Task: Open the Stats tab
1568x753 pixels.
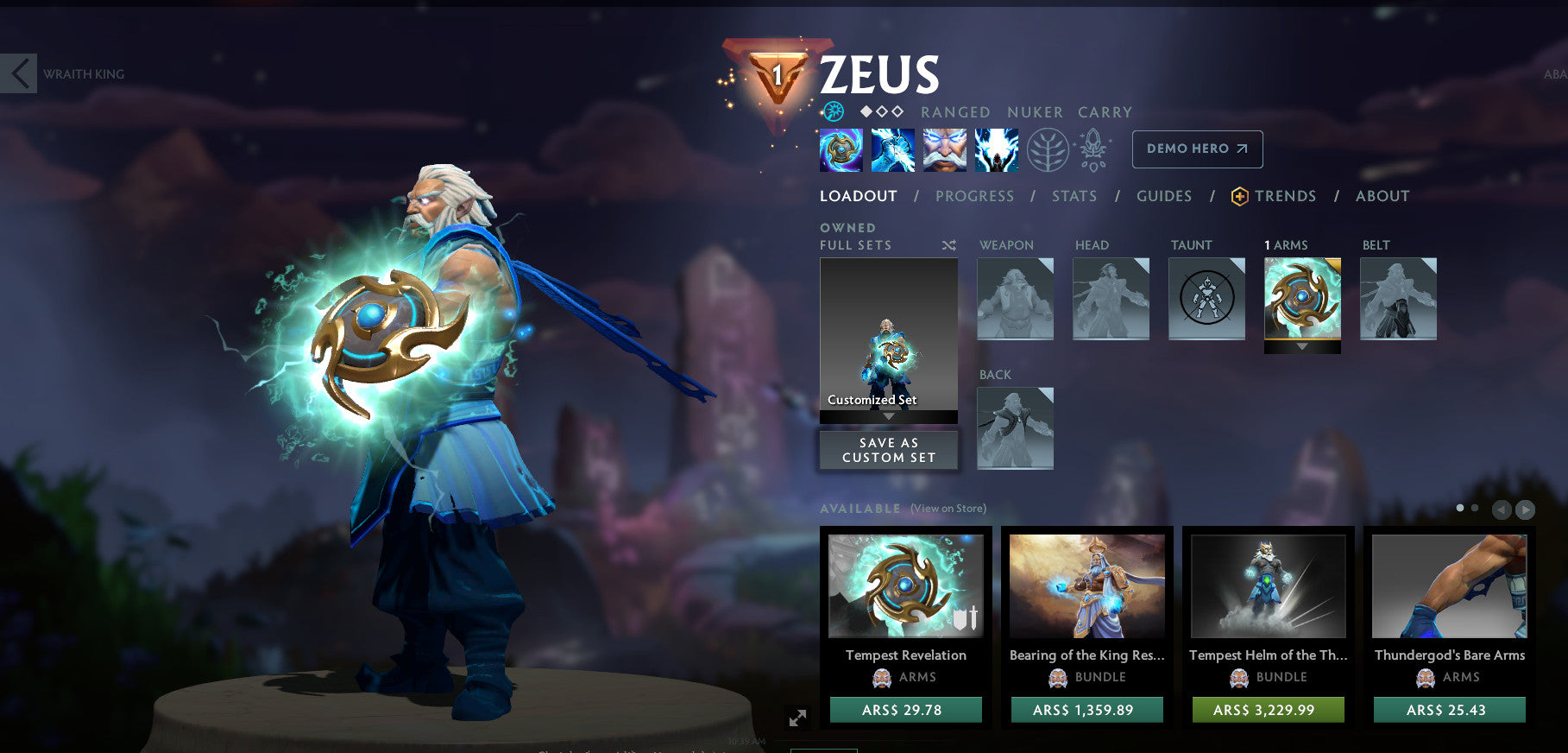Action: point(1073,196)
